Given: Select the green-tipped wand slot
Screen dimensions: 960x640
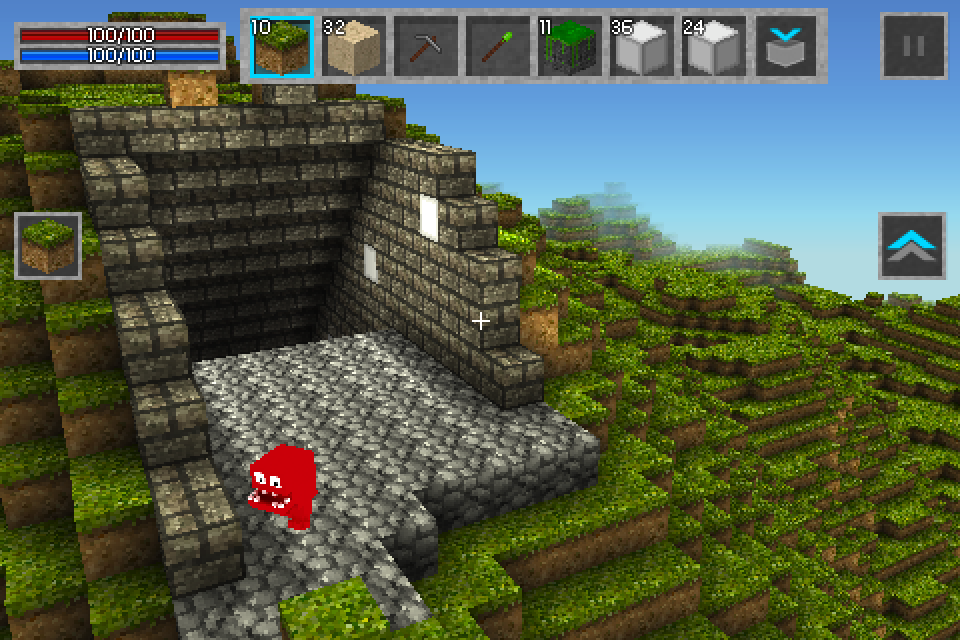Looking at the screenshot, I should (x=498, y=46).
